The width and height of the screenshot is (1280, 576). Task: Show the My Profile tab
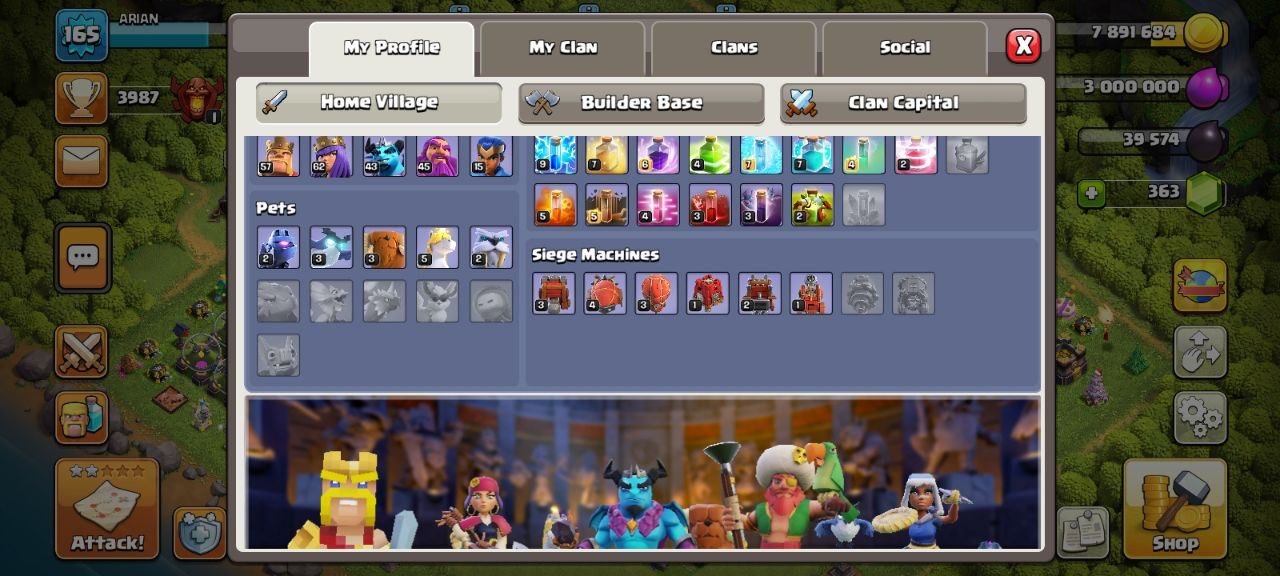391,48
